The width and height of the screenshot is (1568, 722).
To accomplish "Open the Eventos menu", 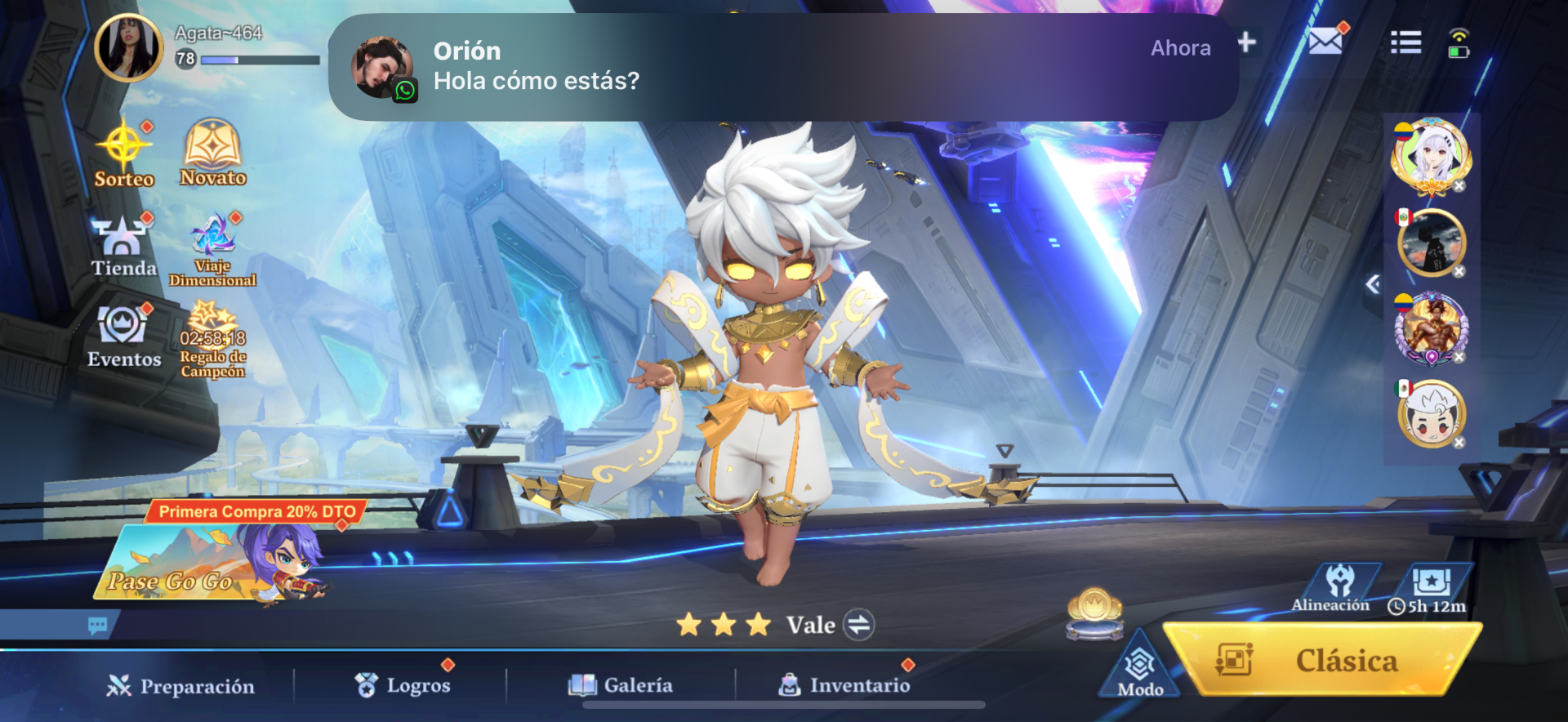I will tap(123, 336).
